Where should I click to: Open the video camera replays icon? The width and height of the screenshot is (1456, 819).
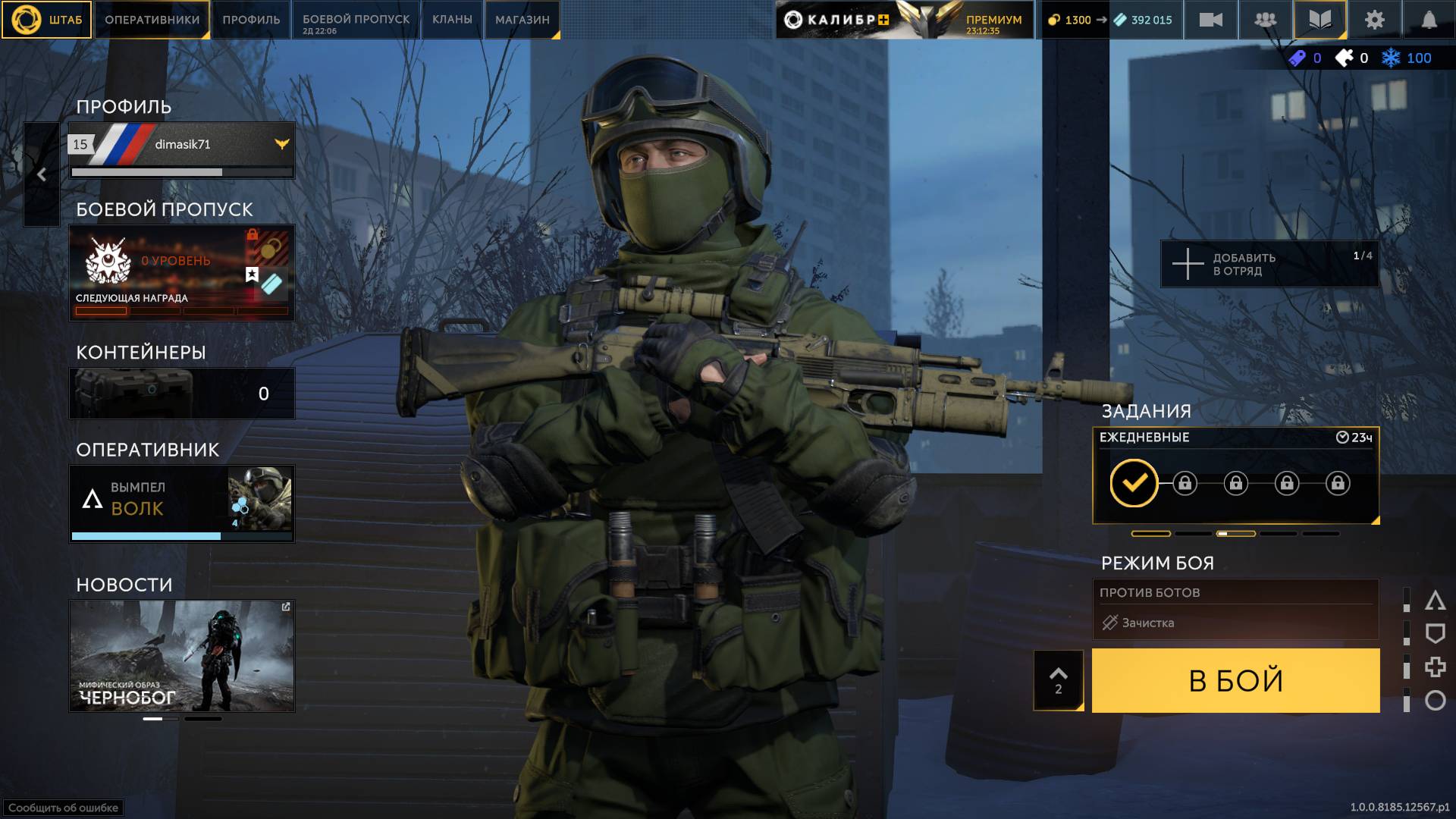tap(1210, 20)
